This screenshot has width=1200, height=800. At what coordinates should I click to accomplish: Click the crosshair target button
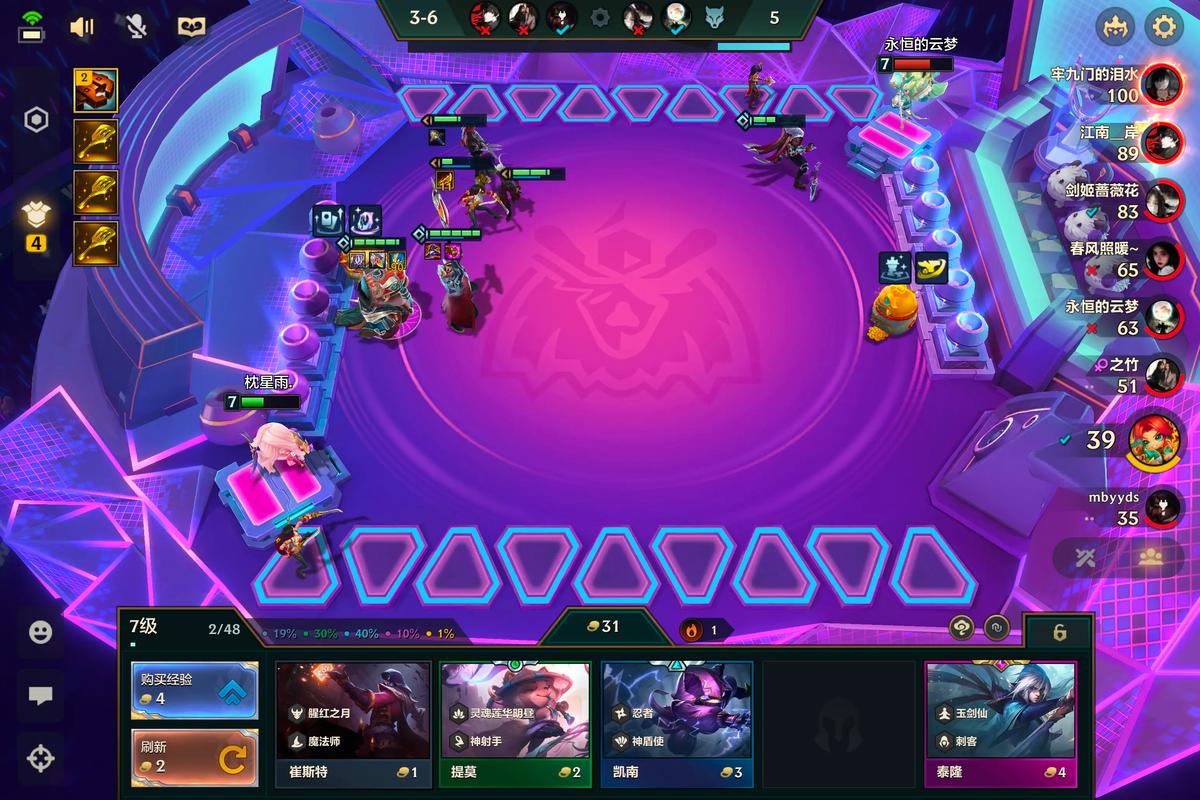coord(40,759)
